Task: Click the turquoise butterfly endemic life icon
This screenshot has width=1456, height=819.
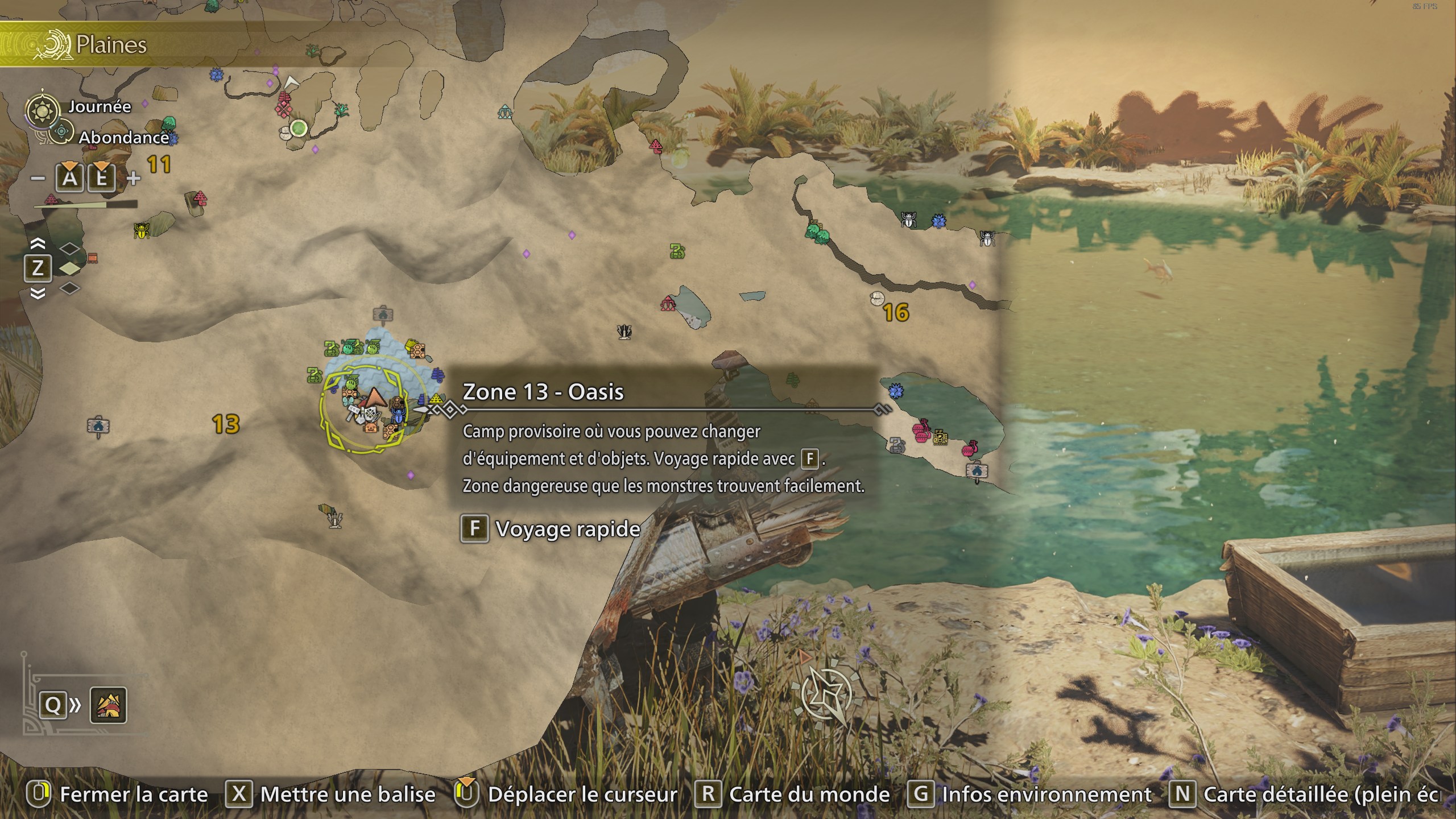Action: tap(348, 402)
